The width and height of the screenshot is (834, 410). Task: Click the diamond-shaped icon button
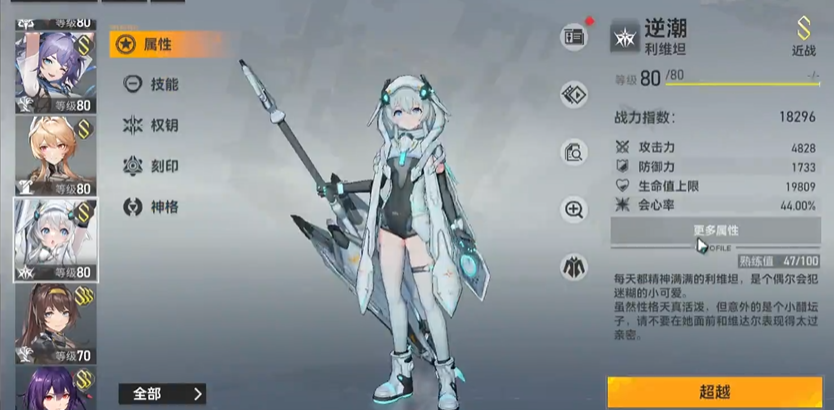tap(574, 95)
